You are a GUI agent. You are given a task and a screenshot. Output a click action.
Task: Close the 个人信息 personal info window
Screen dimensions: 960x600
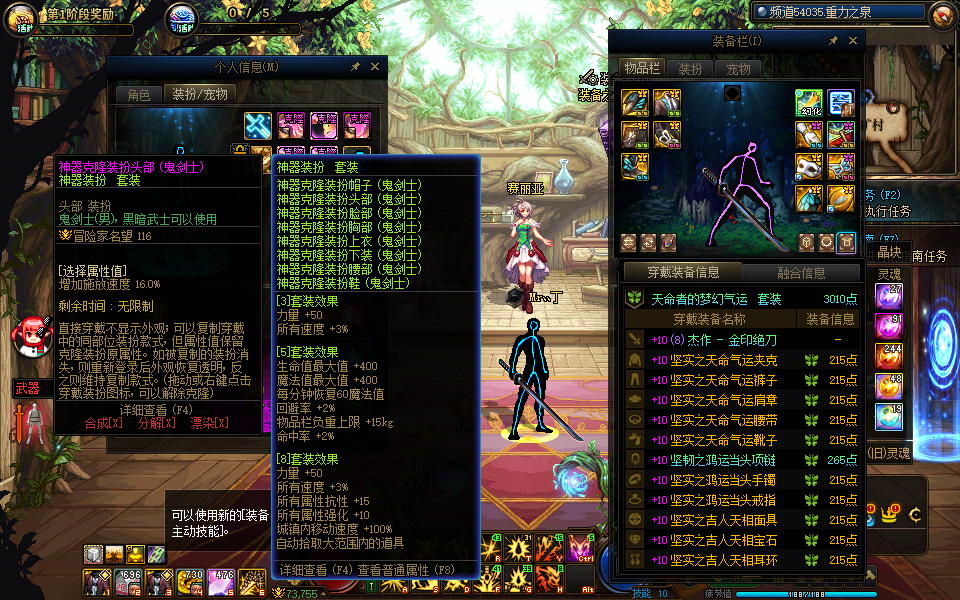[376, 67]
